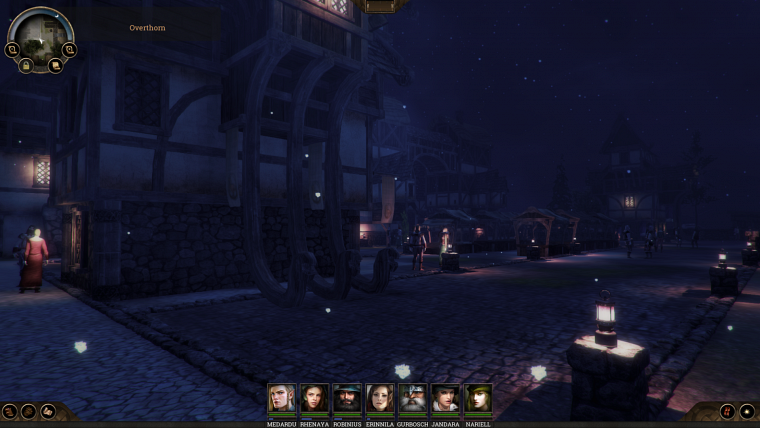Toggle the padlock button under the minimap
This screenshot has height=428, width=760.
click(27, 65)
